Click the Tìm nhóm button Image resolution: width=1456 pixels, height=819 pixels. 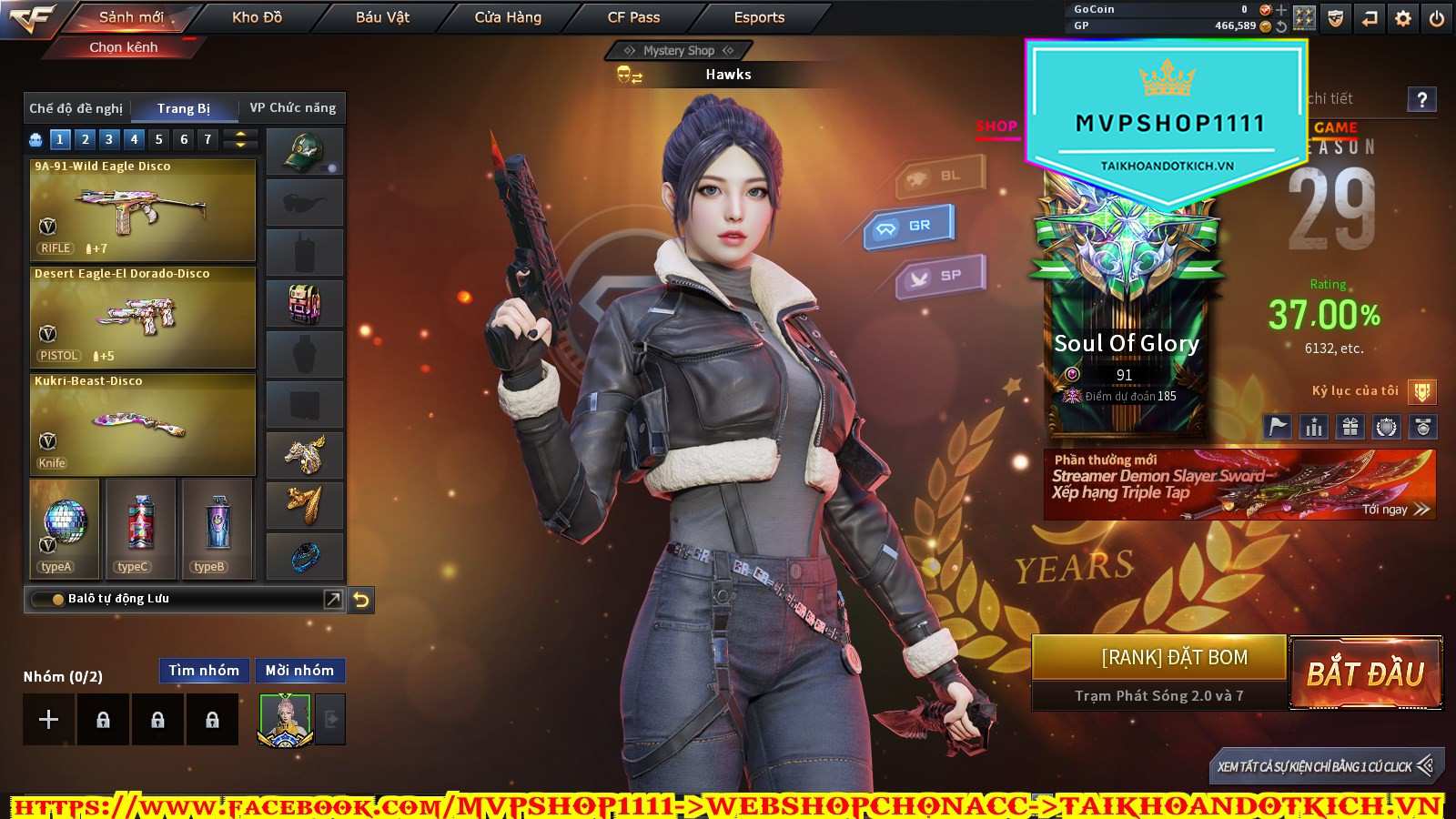(x=204, y=671)
